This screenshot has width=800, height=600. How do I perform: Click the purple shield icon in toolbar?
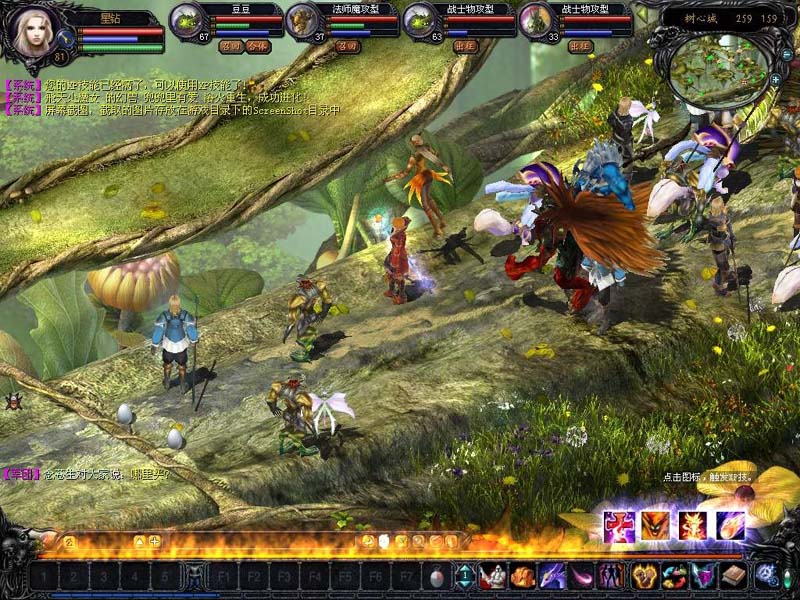[x=703, y=576]
